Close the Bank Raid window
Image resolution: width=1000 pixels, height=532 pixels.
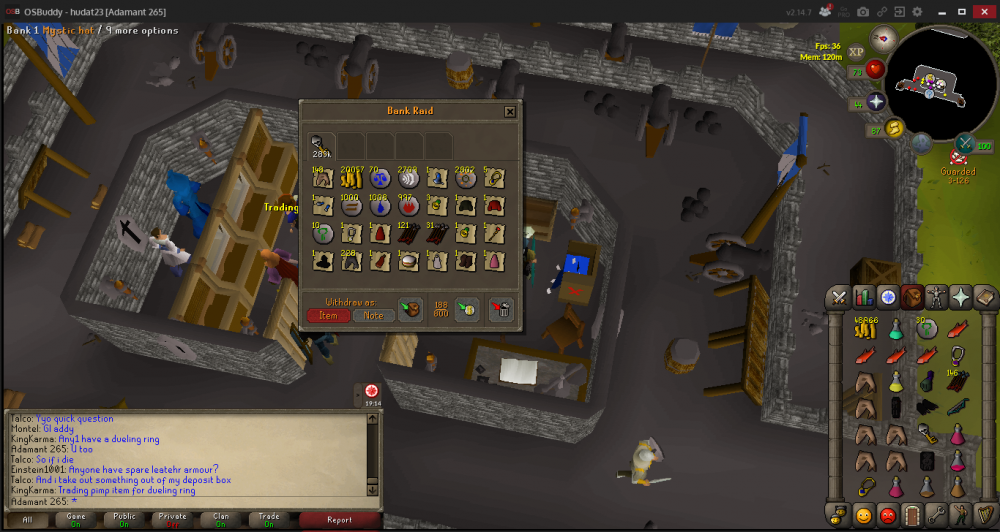[510, 112]
